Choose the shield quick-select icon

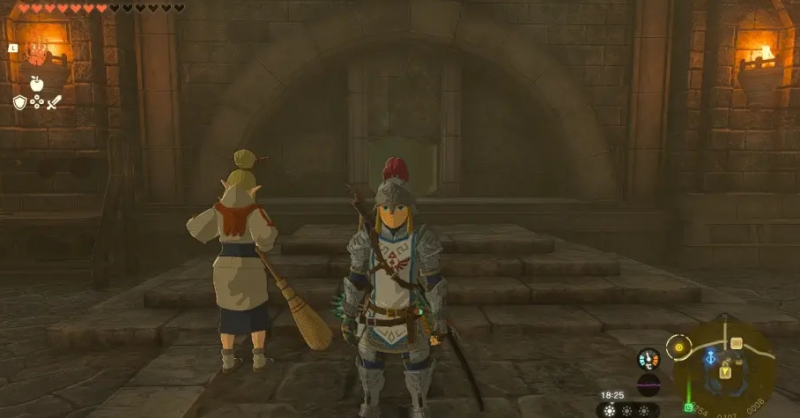pyautogui.click(x=19, y=102)
